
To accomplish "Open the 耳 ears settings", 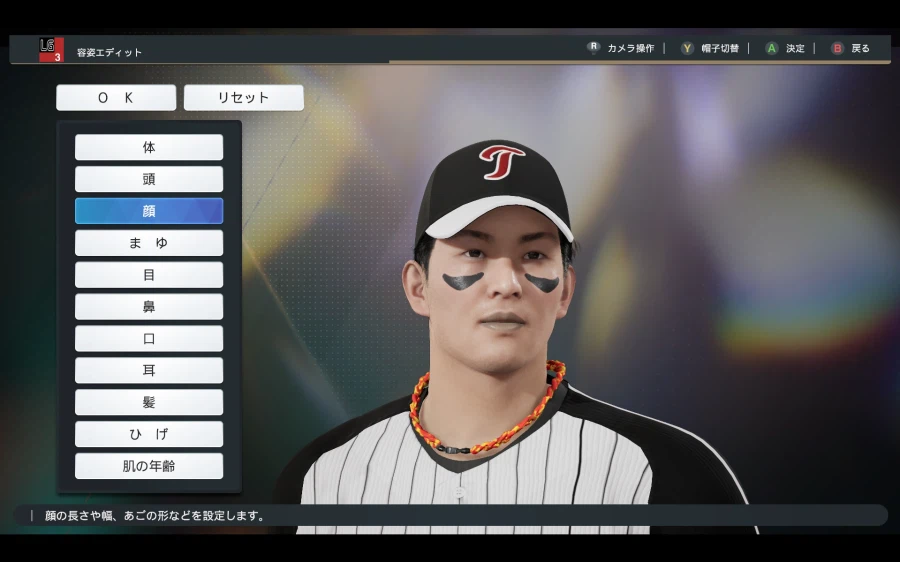I will 149,371.
